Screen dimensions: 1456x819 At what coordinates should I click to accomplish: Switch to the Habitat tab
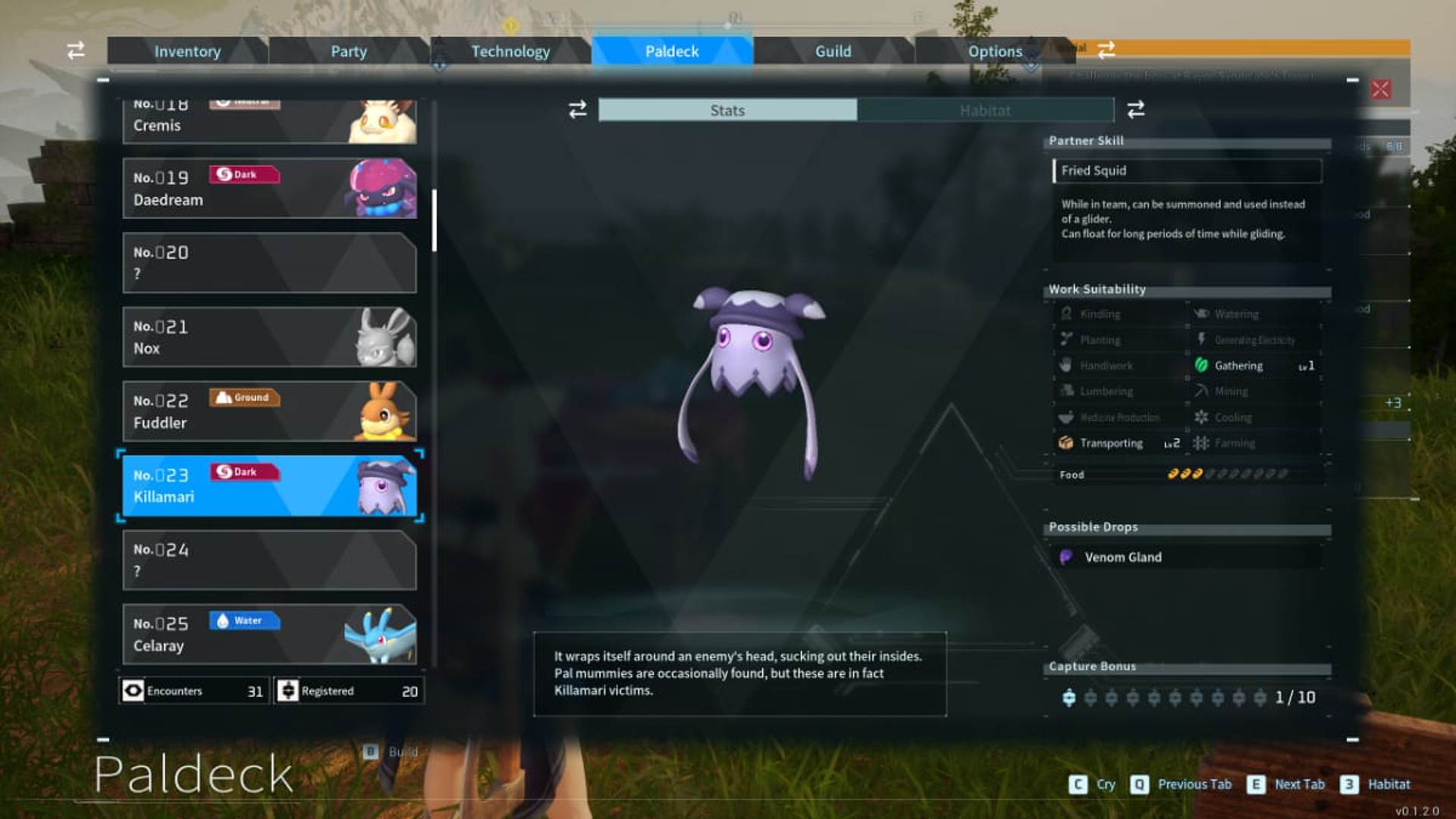coord(985,110)
